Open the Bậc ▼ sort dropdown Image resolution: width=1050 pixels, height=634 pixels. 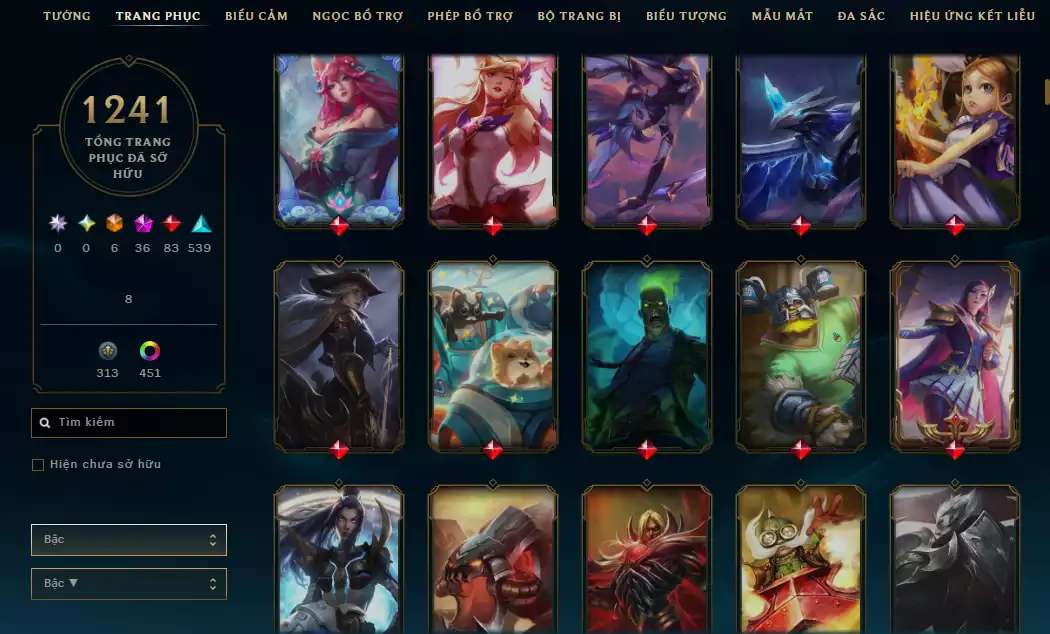pos(129,584)
